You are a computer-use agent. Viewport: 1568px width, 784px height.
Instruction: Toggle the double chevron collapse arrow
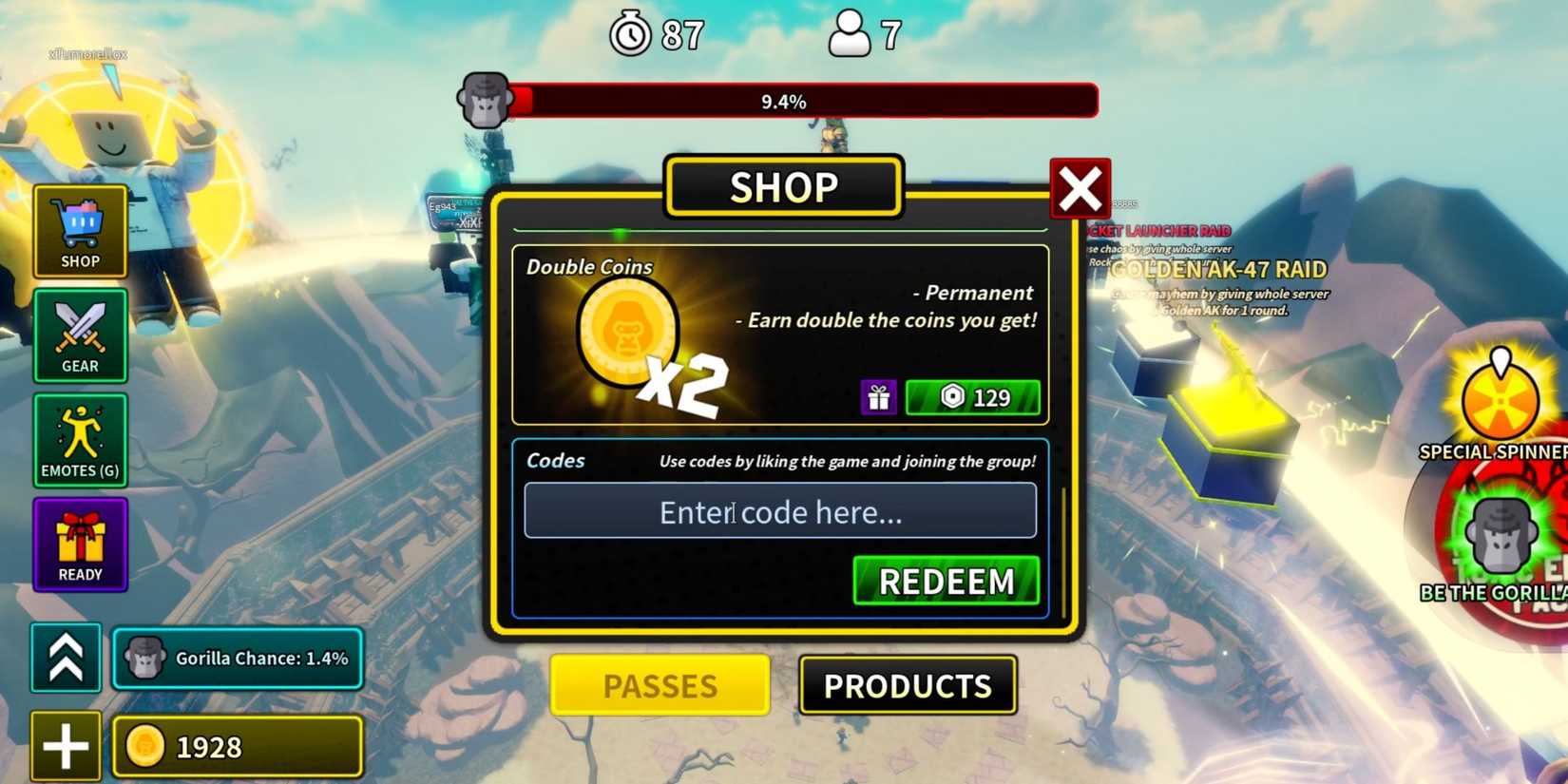pos(66,656)
